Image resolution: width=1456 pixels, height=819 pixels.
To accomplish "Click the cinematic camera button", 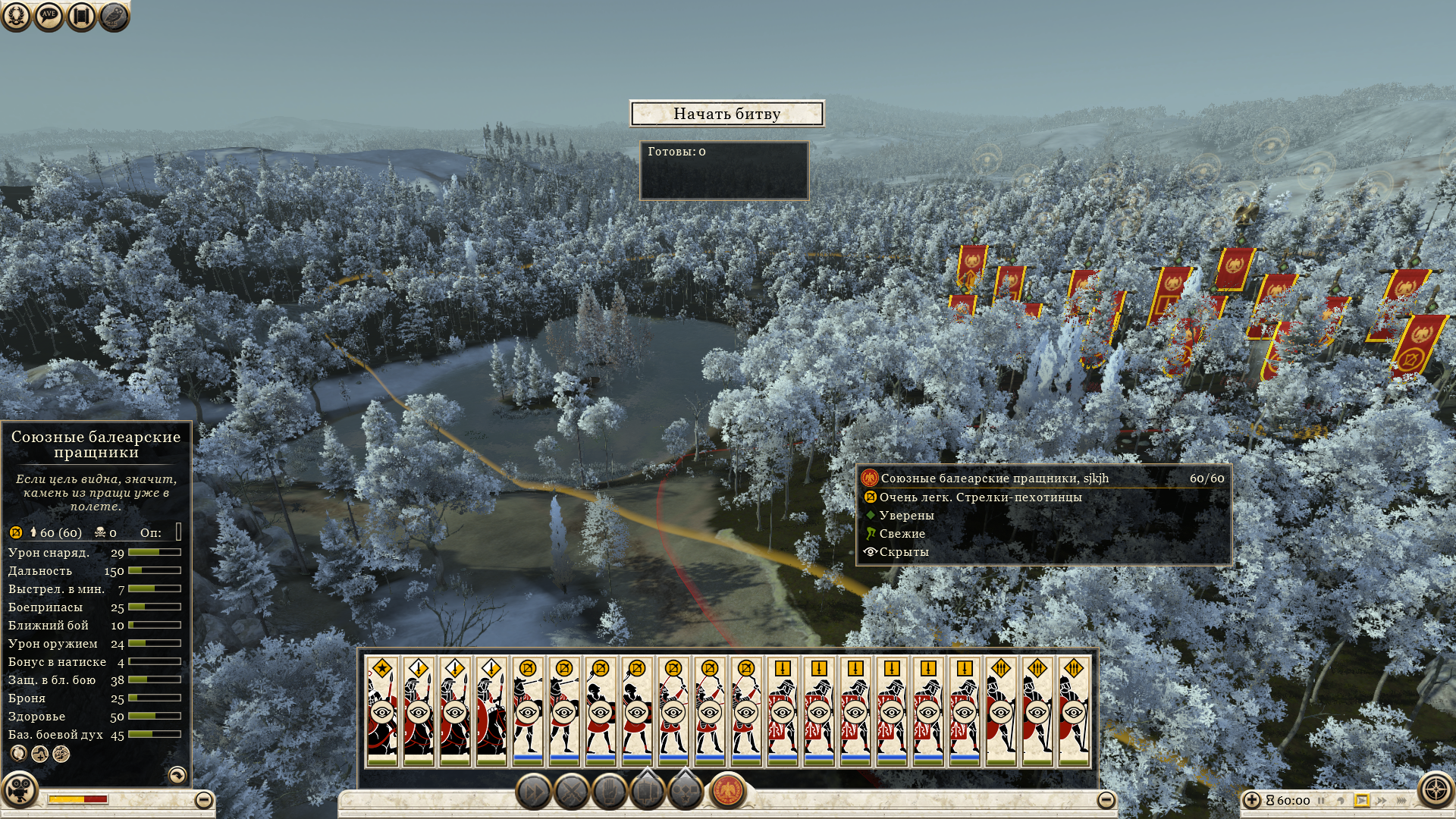I will pos(20,789).
